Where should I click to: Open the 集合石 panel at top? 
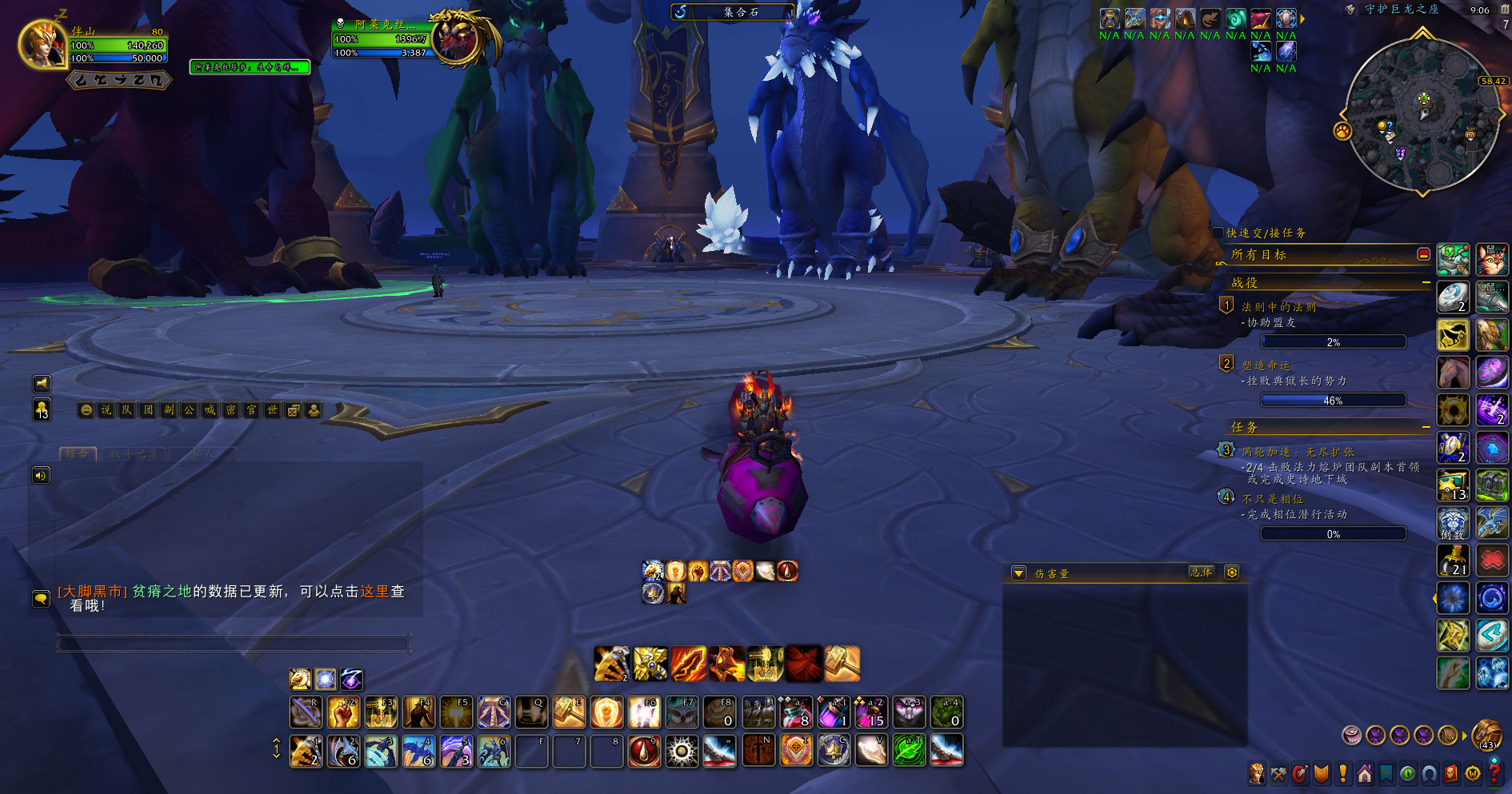pyautogui.click(x=732, y=12)
